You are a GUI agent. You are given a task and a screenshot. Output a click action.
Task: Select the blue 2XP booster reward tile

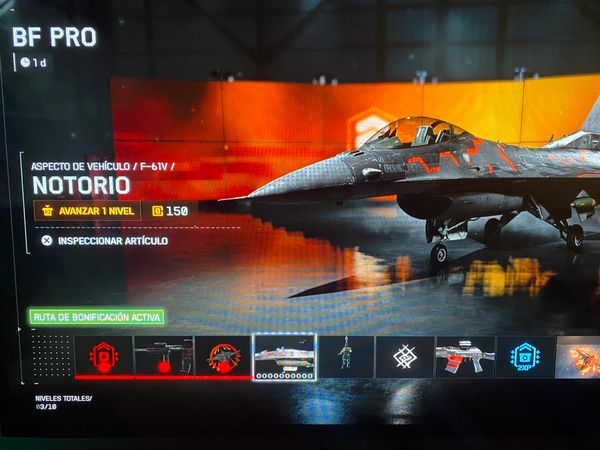[x=524, y=357]
